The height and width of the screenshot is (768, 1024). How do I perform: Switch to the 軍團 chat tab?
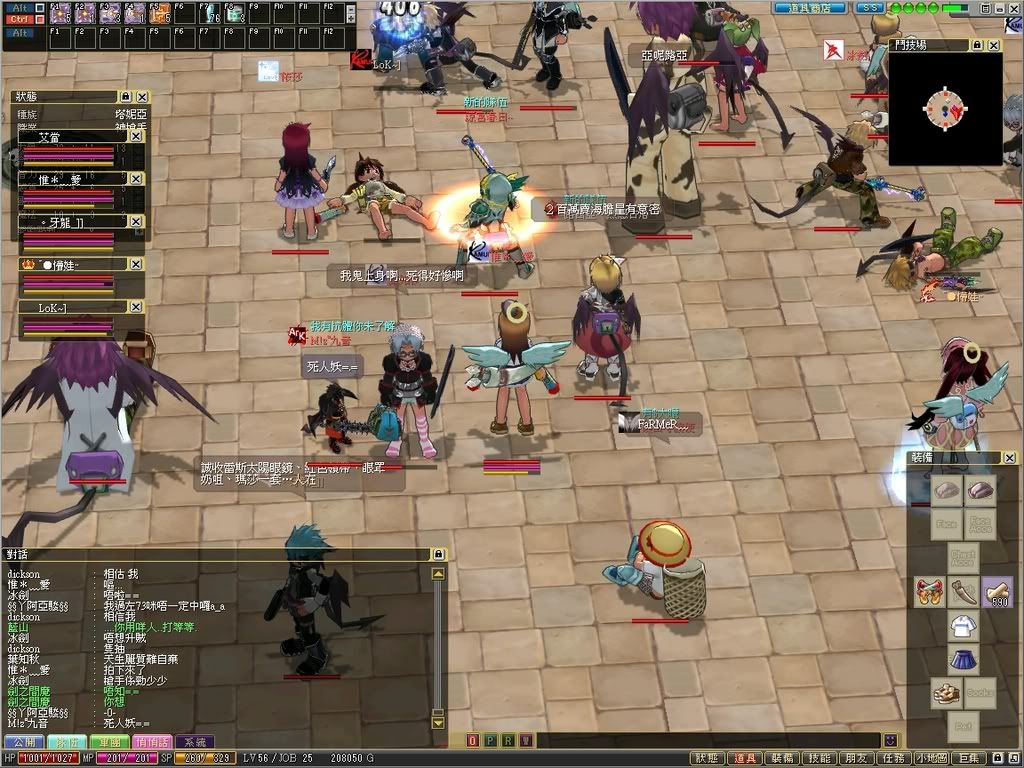tap(109, 742)
